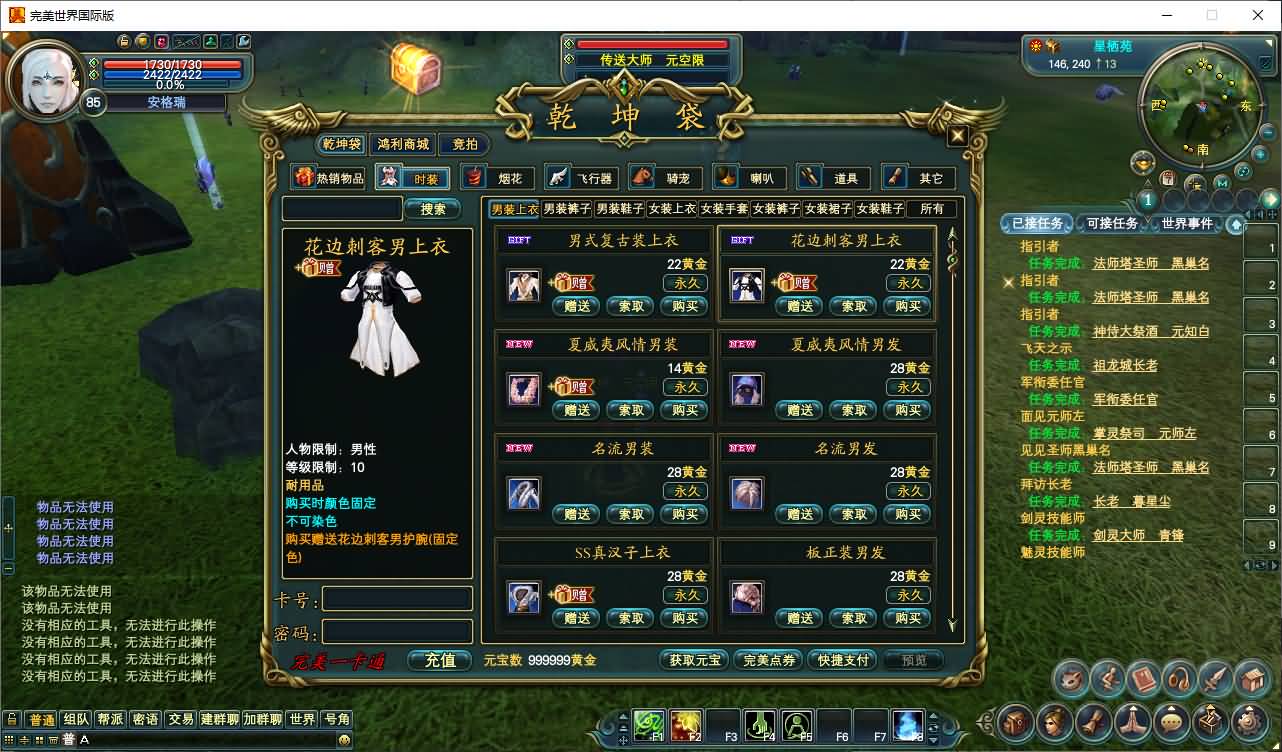The height and width of the screenshot is (752, 1282).
Task: Activate the F2 fire skill icon
Action: click(x=686, y=725)
